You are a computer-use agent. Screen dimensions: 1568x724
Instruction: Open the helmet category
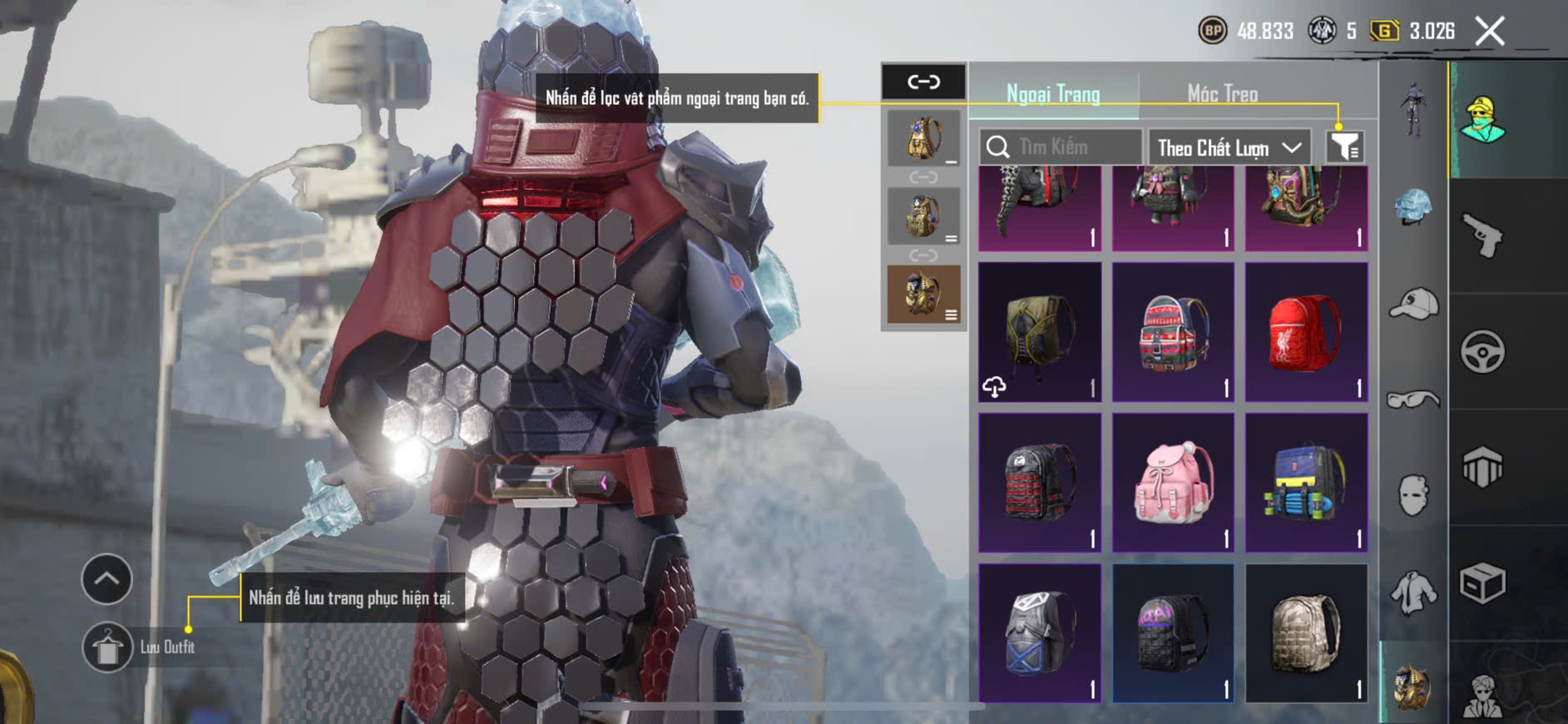pyautogui.click(x=1413, y=206)
